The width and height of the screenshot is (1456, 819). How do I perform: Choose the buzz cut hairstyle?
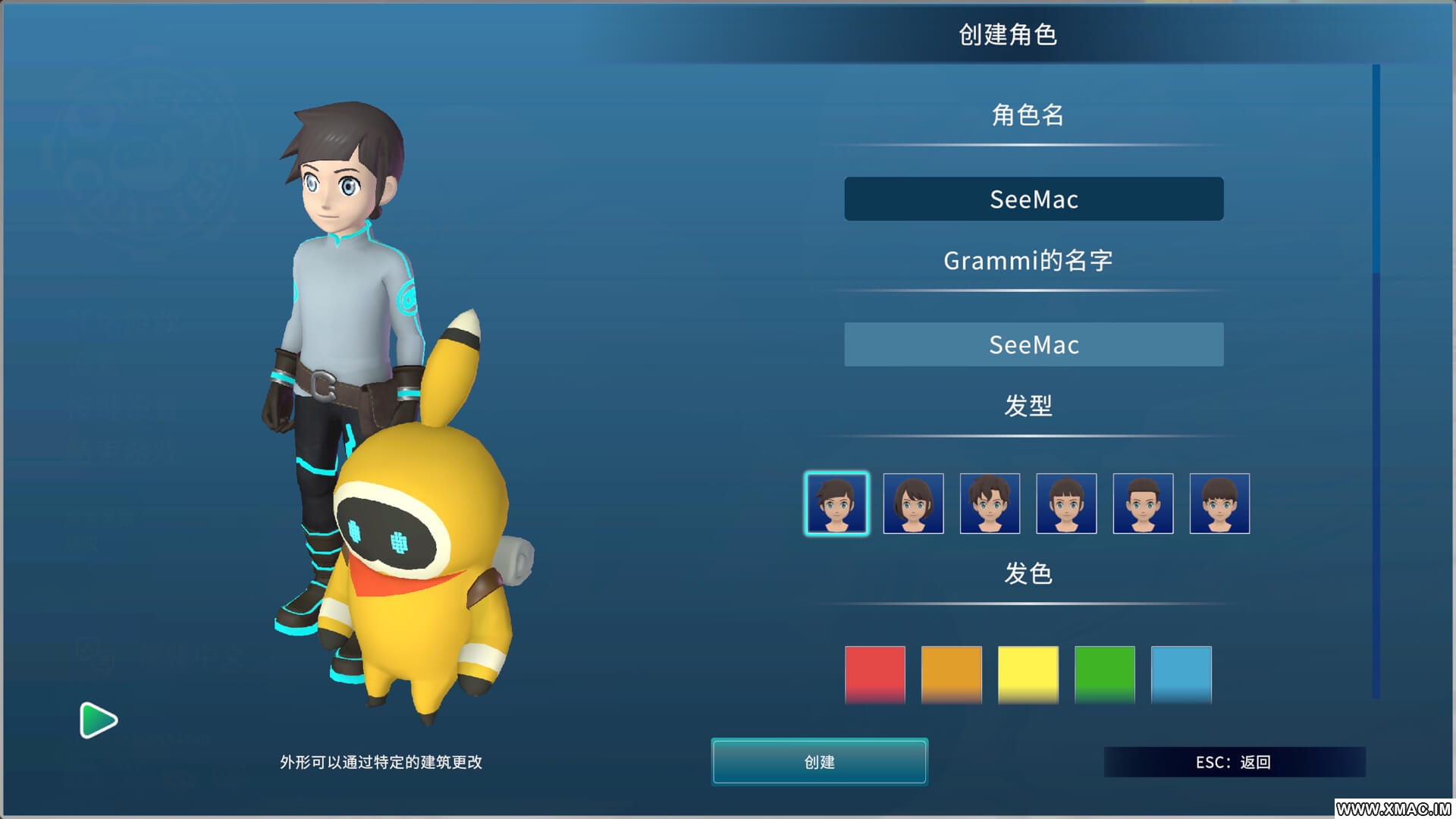(x=1143, y=504)
